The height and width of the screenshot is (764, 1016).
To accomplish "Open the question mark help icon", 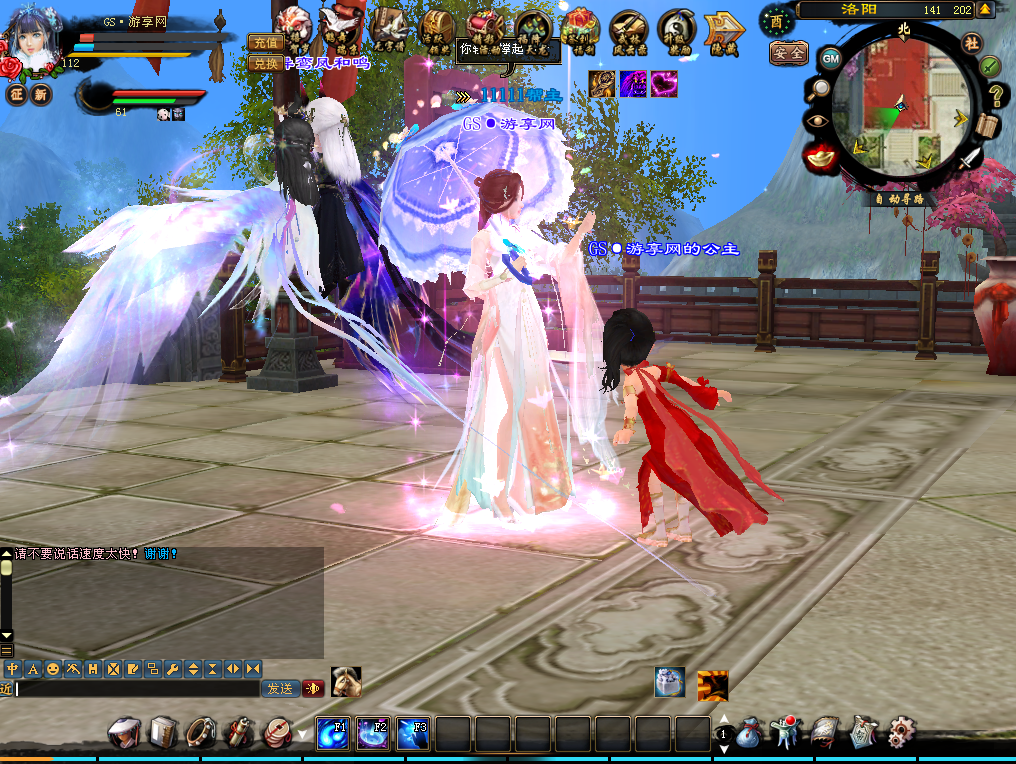I will coord(996,96).
